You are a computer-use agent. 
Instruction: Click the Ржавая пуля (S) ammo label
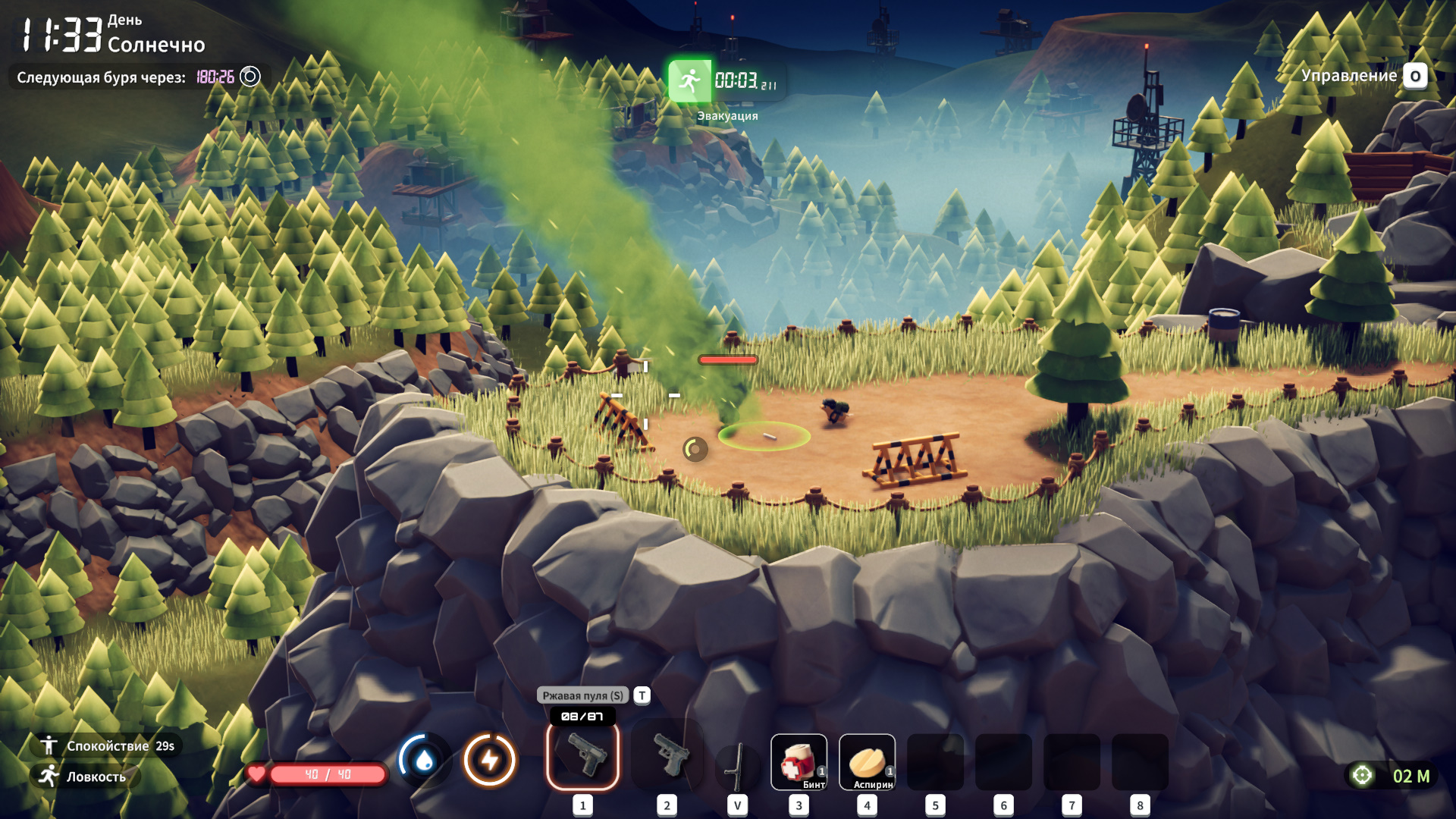click(x=582, y=695)
